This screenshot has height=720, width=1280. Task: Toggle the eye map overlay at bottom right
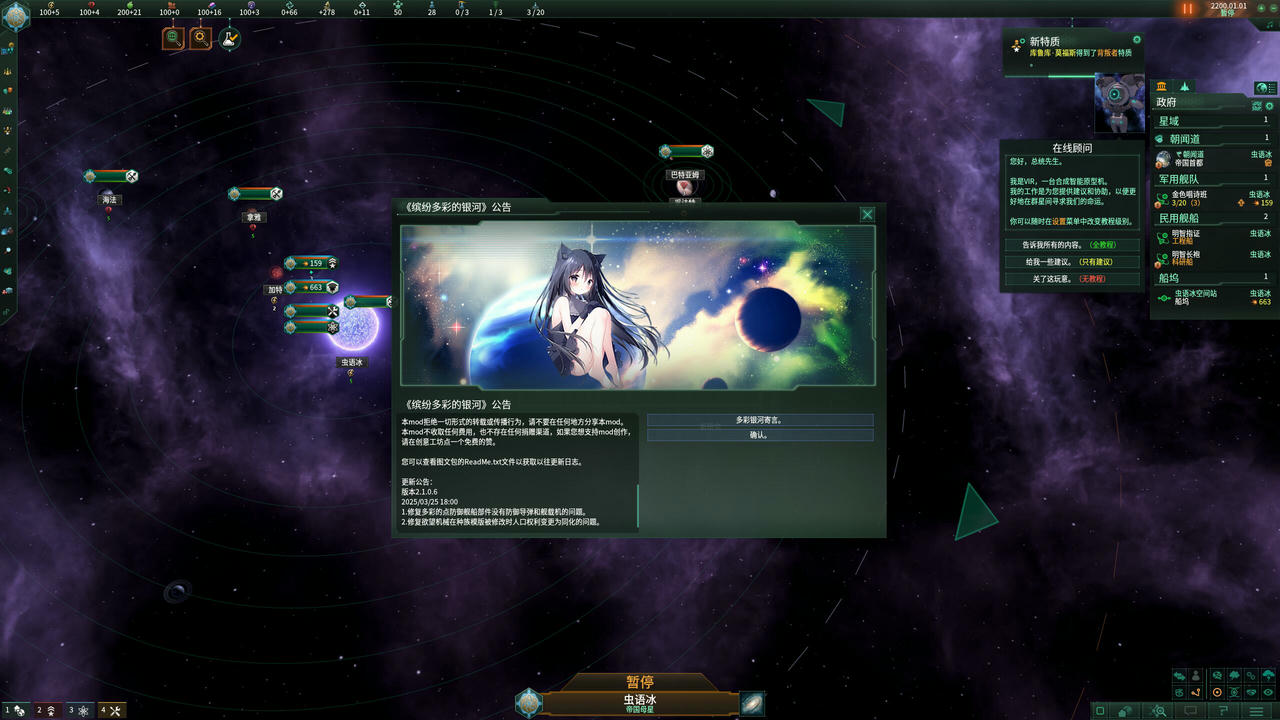coord(1268,693)
